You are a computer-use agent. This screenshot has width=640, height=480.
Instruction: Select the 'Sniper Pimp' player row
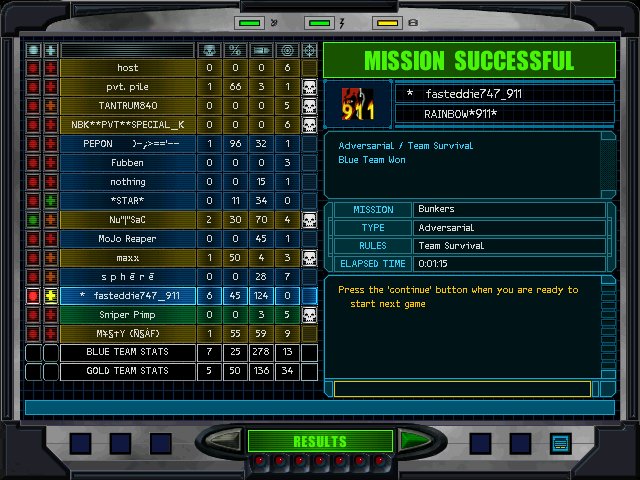(127, 315)
